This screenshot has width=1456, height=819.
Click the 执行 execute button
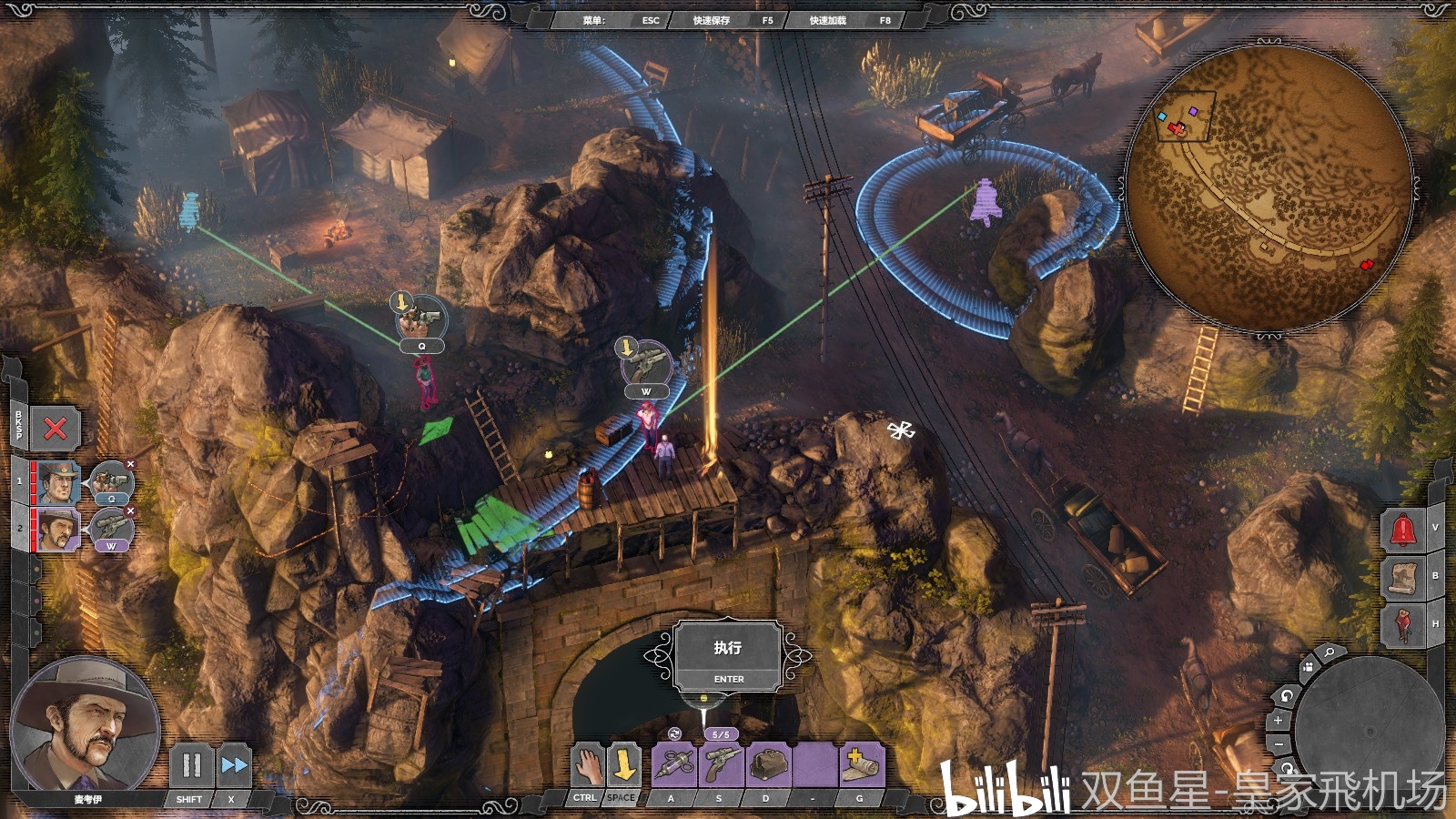tap(727, 655)
